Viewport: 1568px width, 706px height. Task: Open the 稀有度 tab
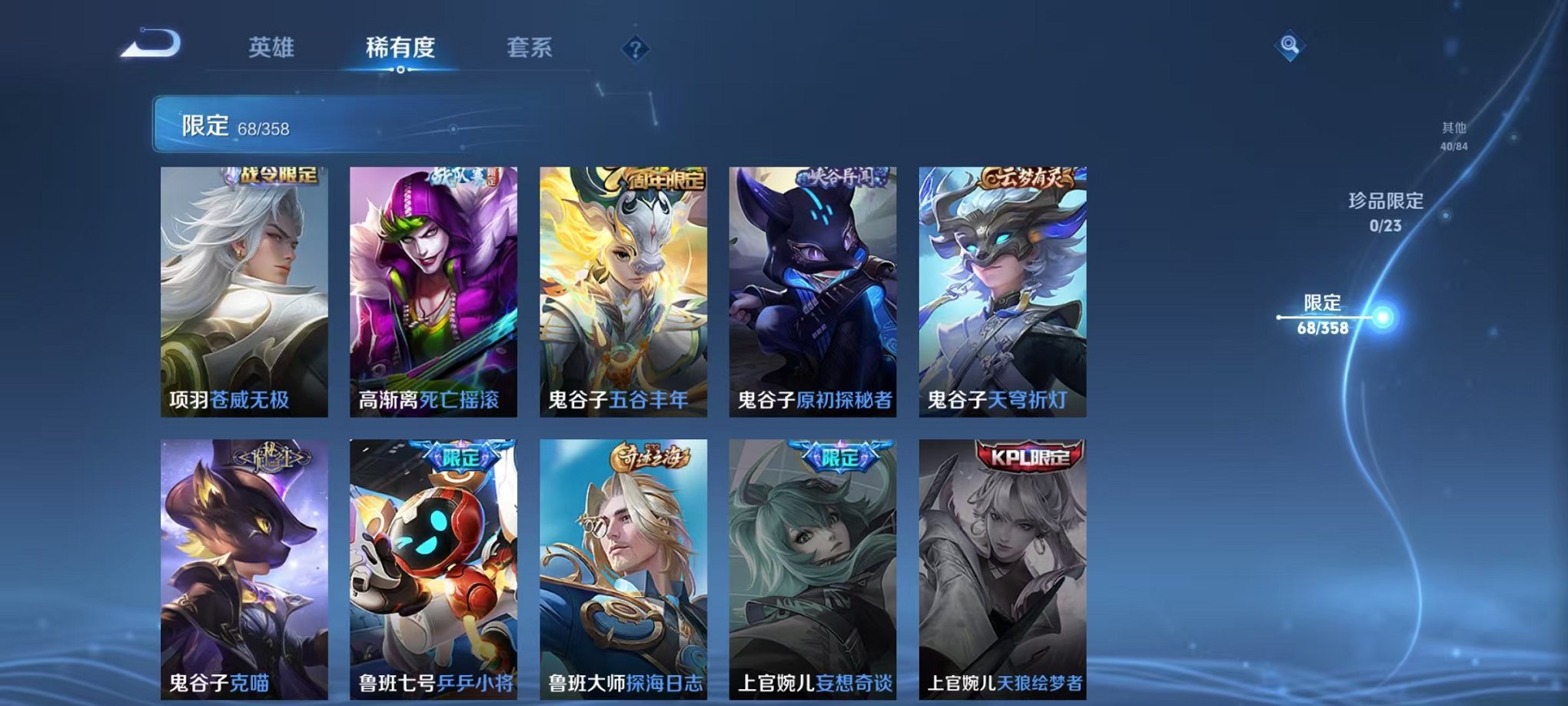coord(400,48)
